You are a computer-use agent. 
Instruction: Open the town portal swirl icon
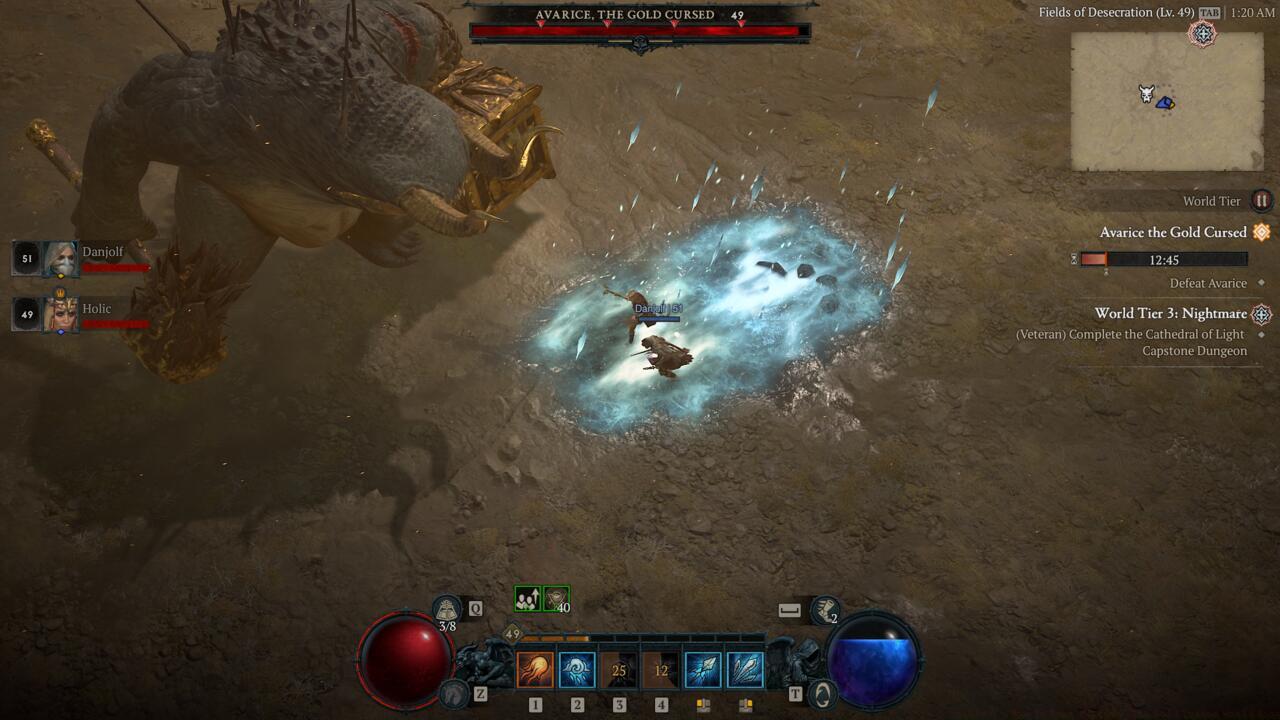821,693
